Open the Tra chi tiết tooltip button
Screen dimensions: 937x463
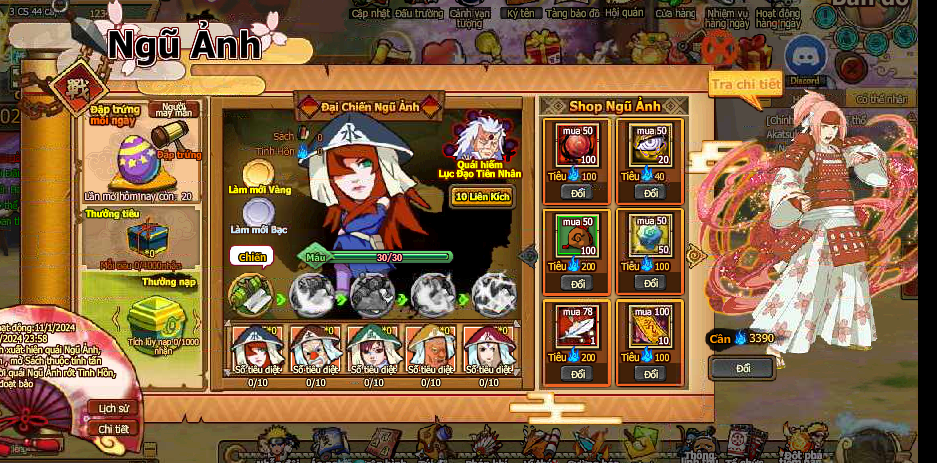[x=745, y=85]
